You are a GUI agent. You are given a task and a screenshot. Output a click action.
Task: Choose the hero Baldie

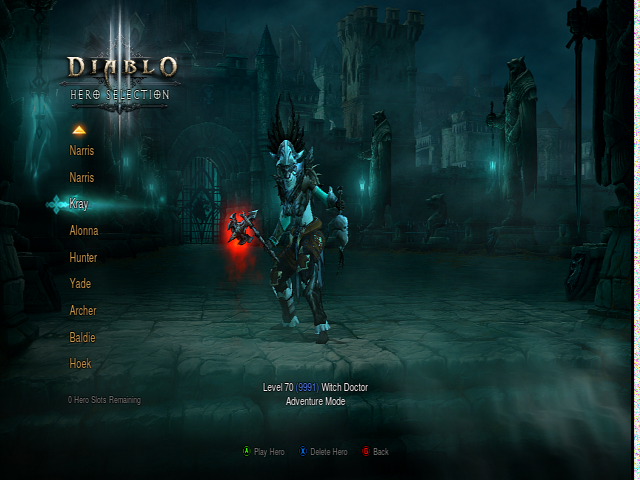[x=82, y=338]
